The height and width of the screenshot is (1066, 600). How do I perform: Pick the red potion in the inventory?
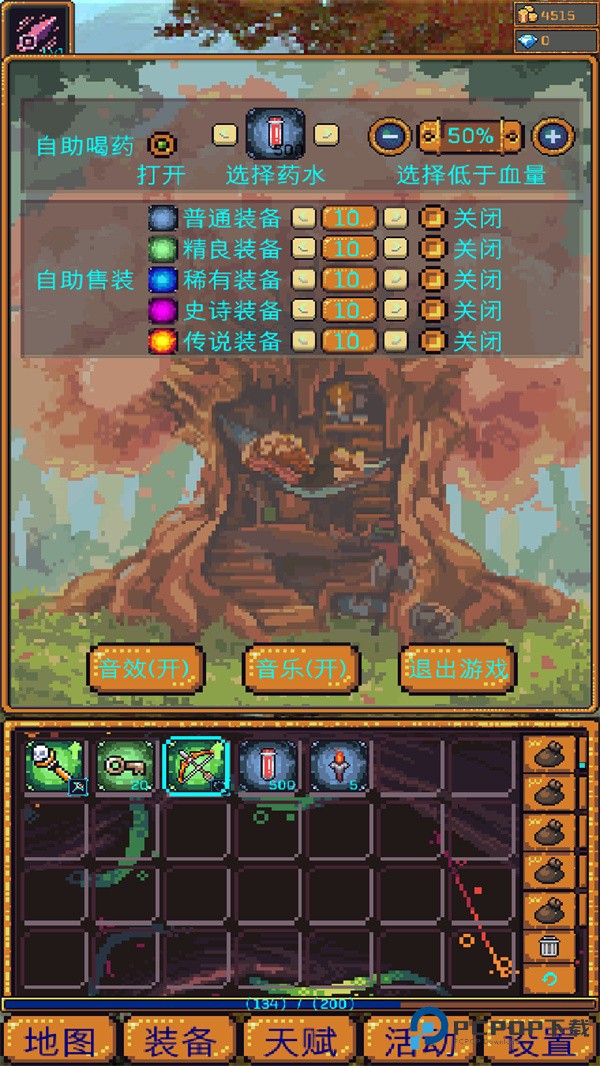(268, 767)
